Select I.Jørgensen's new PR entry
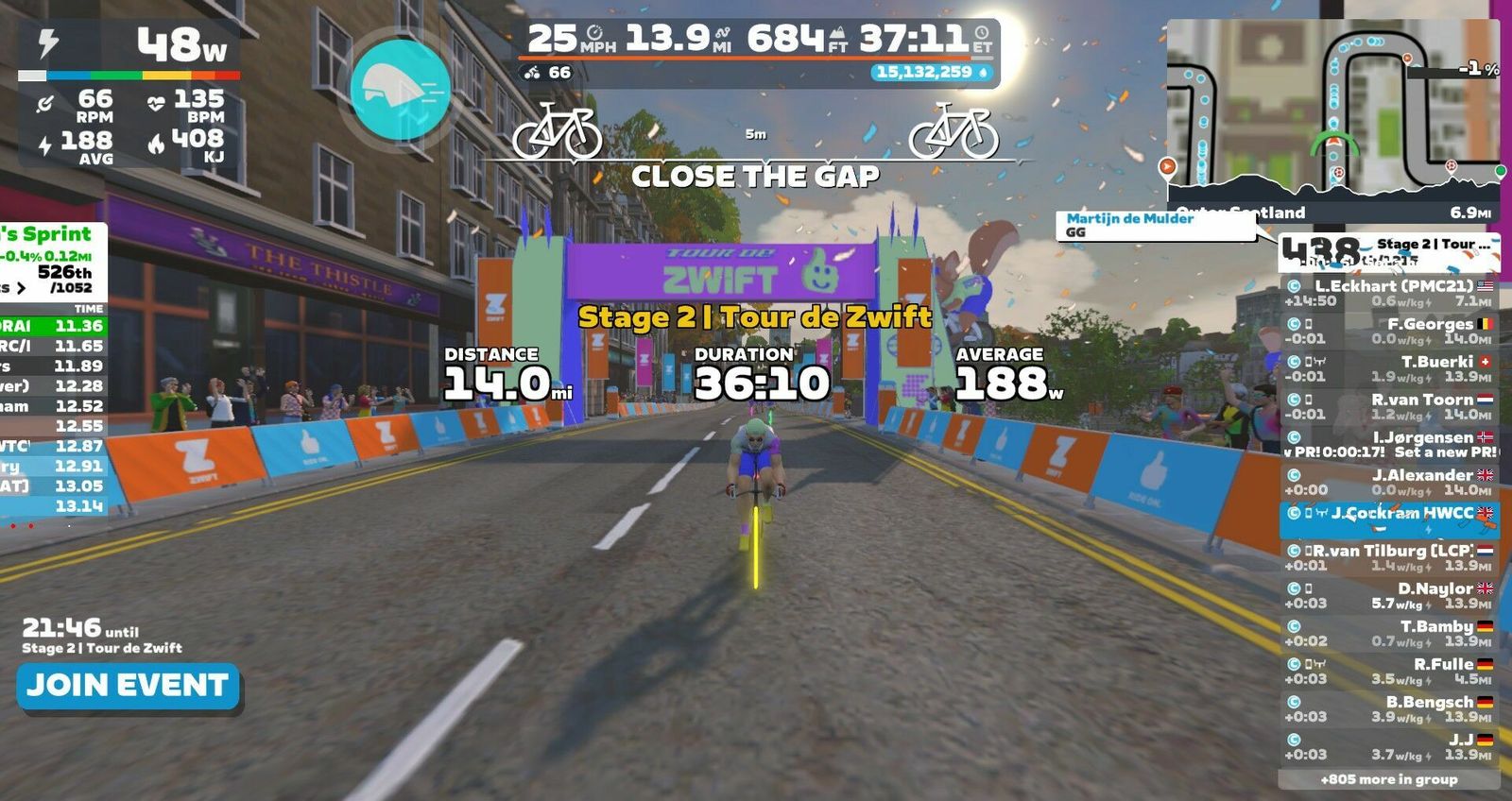The height and width of the screenshot is (801, 1512). pos(1389,444)
